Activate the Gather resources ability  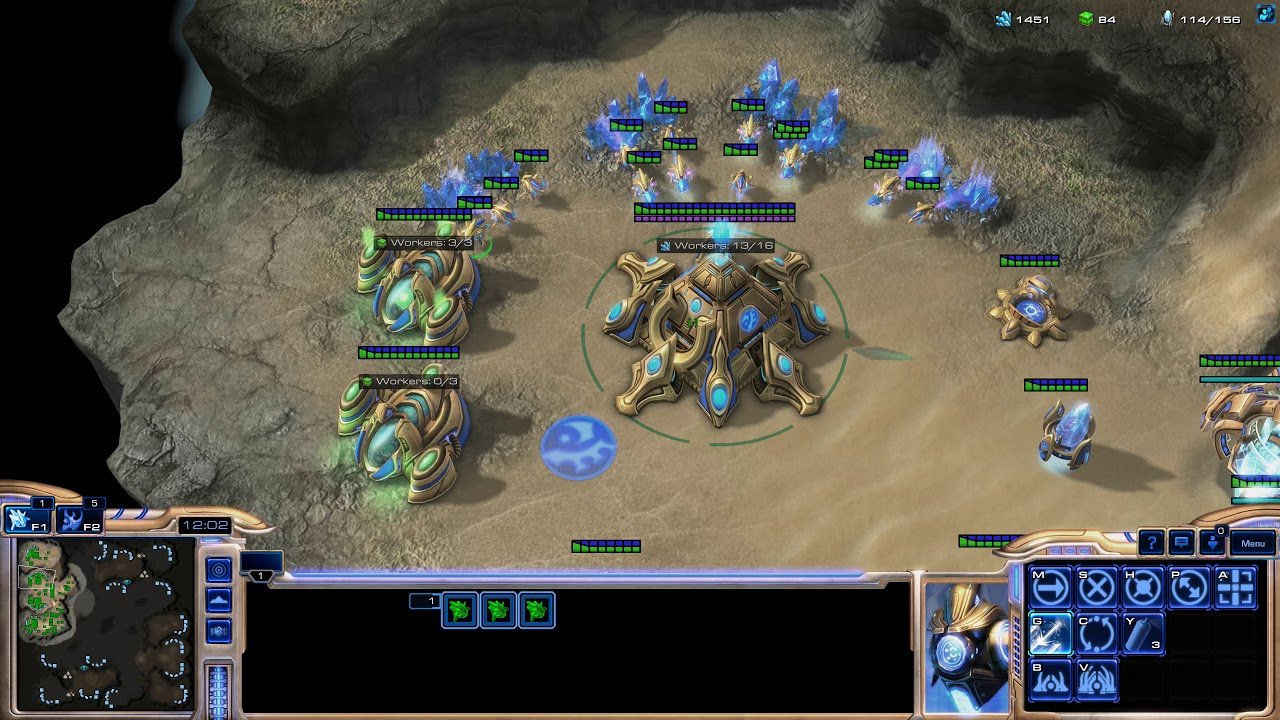click(x=1050, y=633)
